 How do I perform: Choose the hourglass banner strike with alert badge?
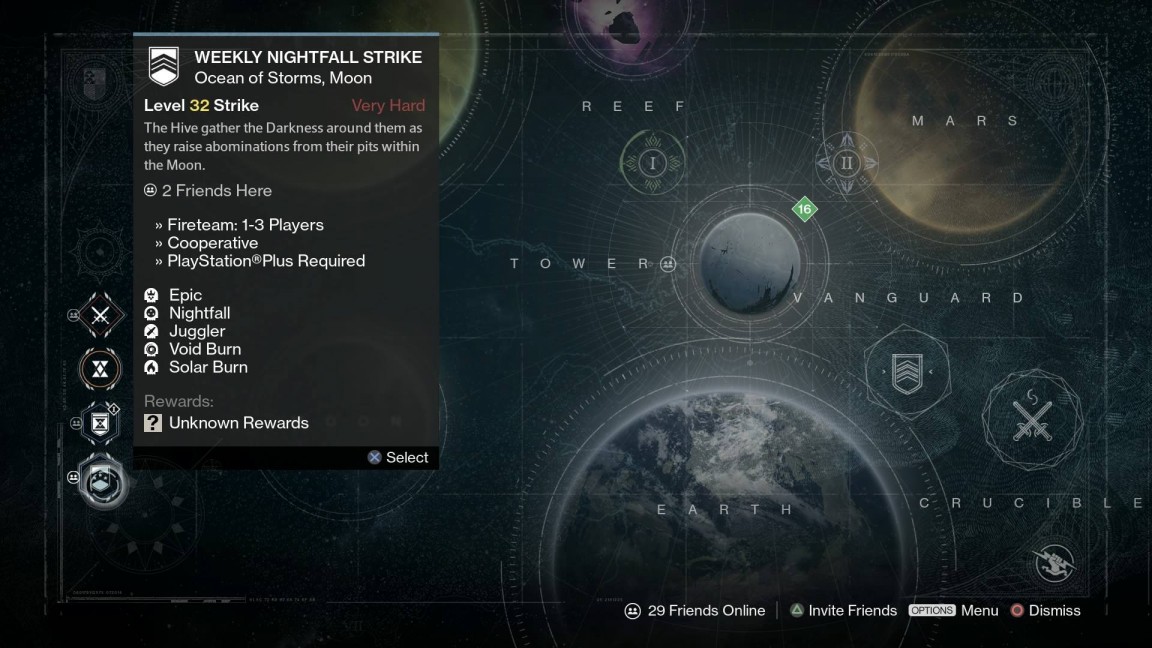(x=100, y=424)
